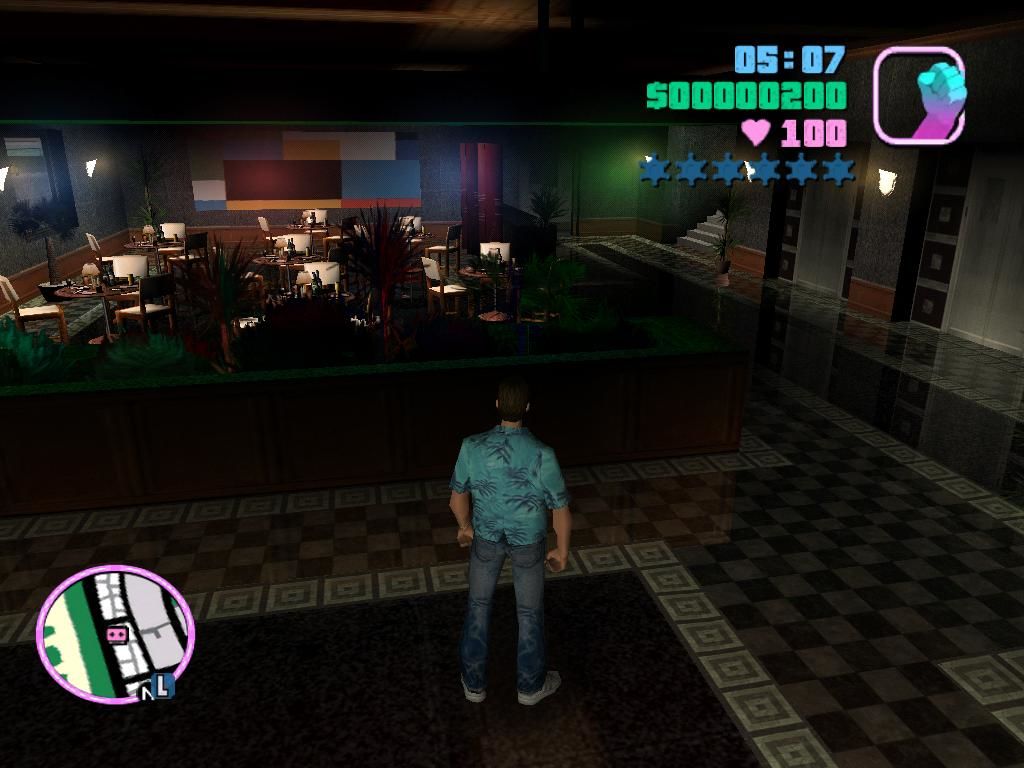Open the circular radar minimap
The height and width of the screenshot is (768, 1024).
click(x=115, y=634)
